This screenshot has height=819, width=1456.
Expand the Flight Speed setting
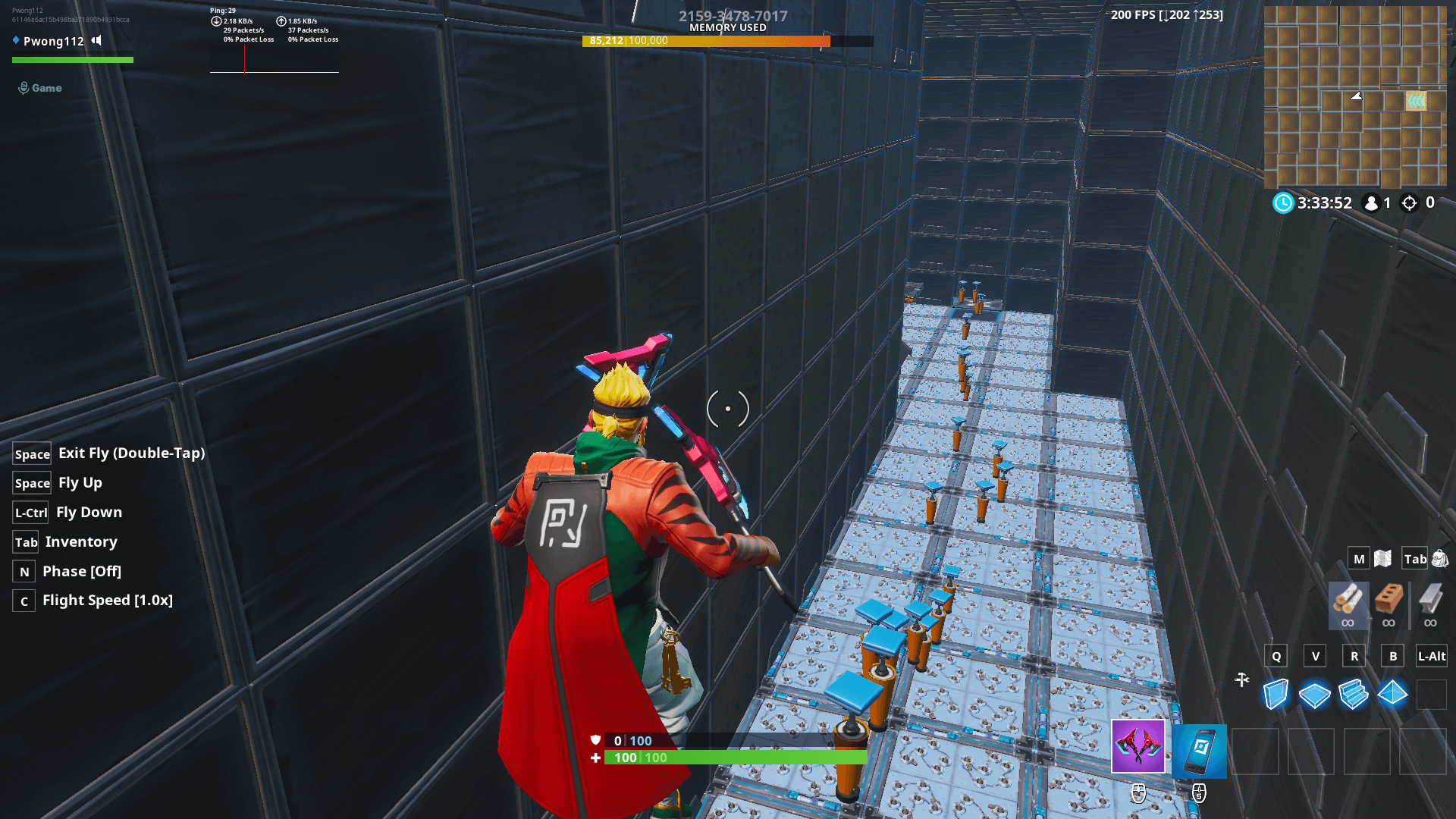[x=108, y=600]
